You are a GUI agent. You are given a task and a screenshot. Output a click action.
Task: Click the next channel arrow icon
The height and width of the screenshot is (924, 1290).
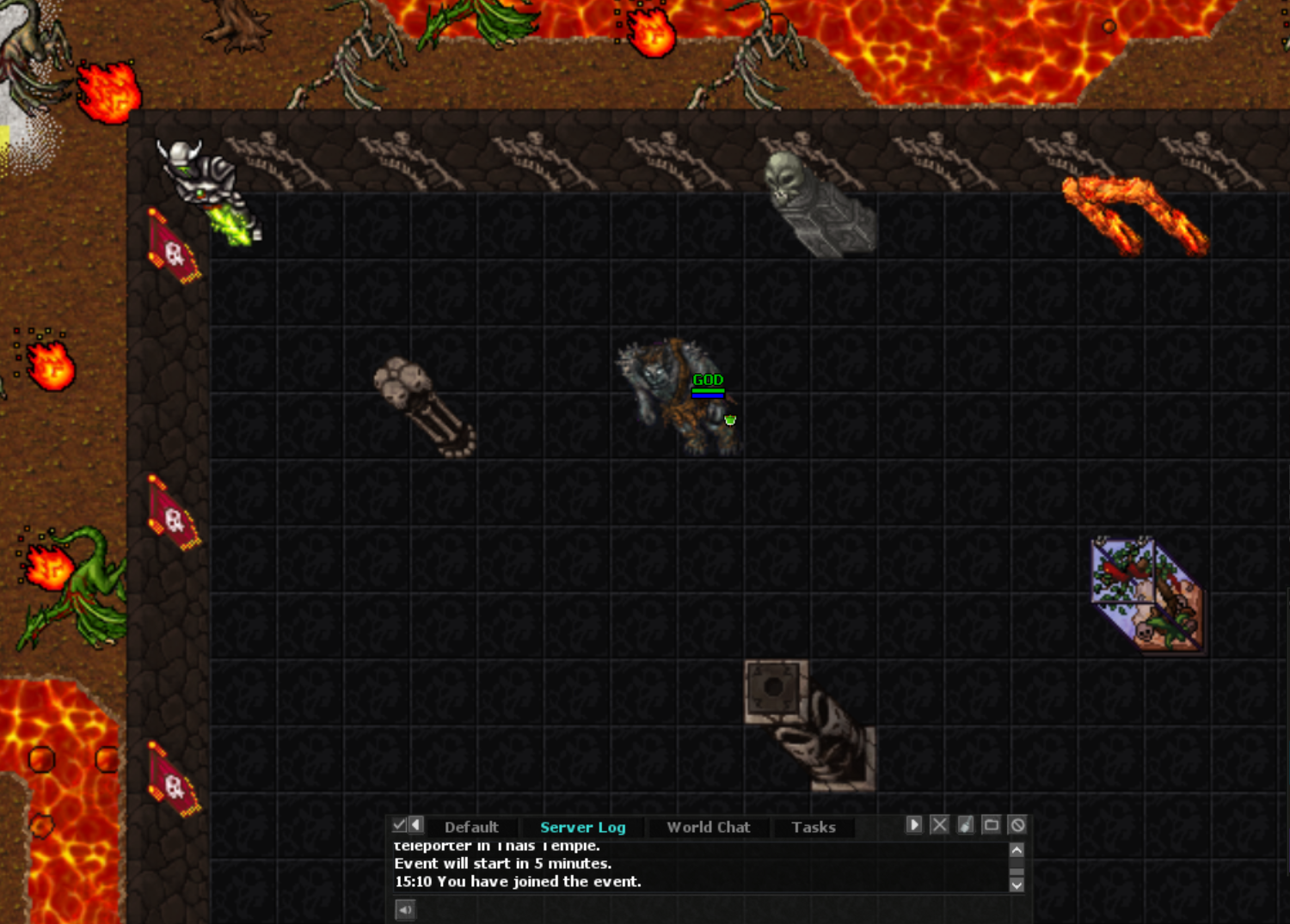tap(913, 824)
